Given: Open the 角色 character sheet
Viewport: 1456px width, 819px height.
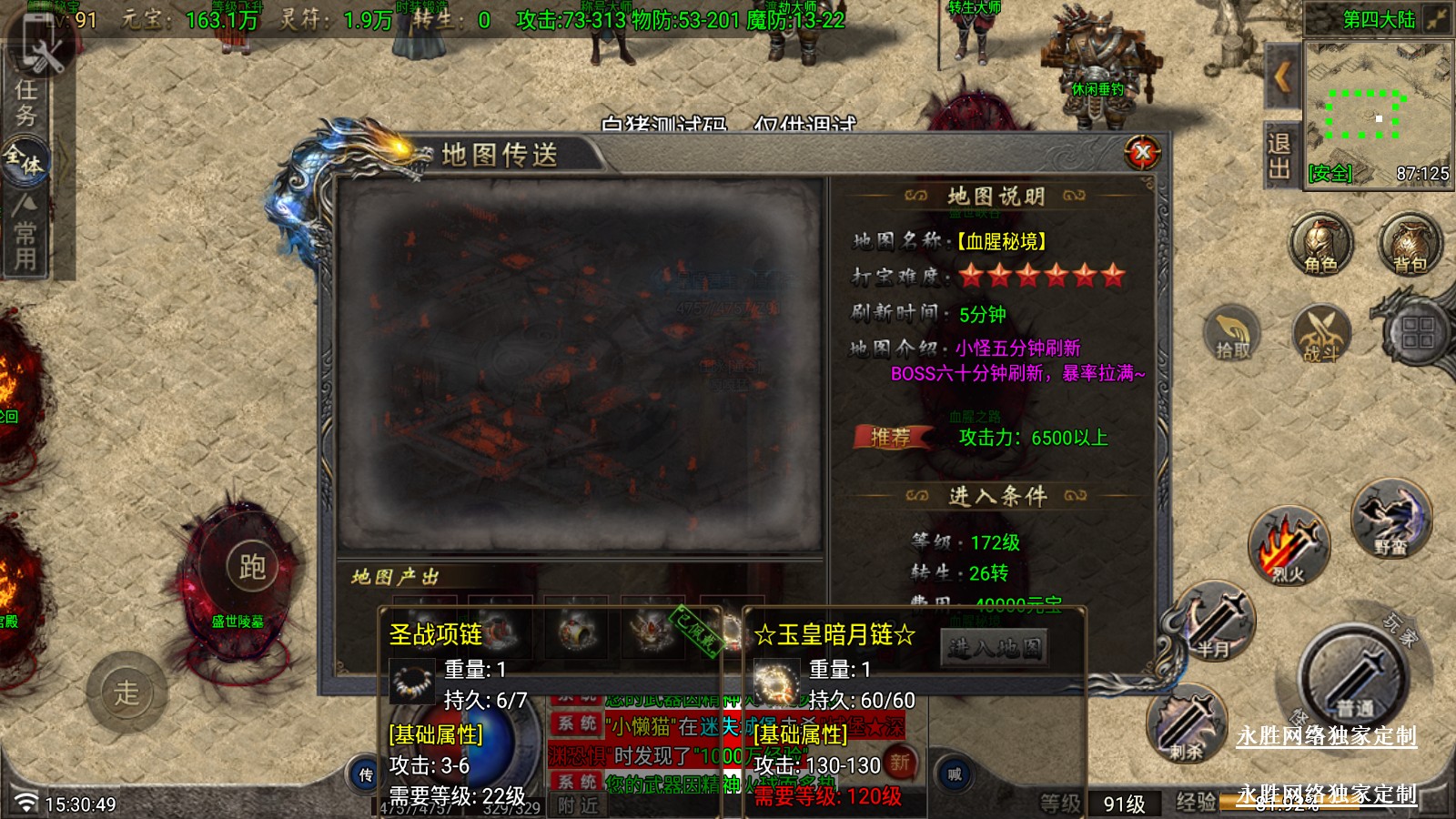Looking at the screenshot, I should [x=1320, y=245].
